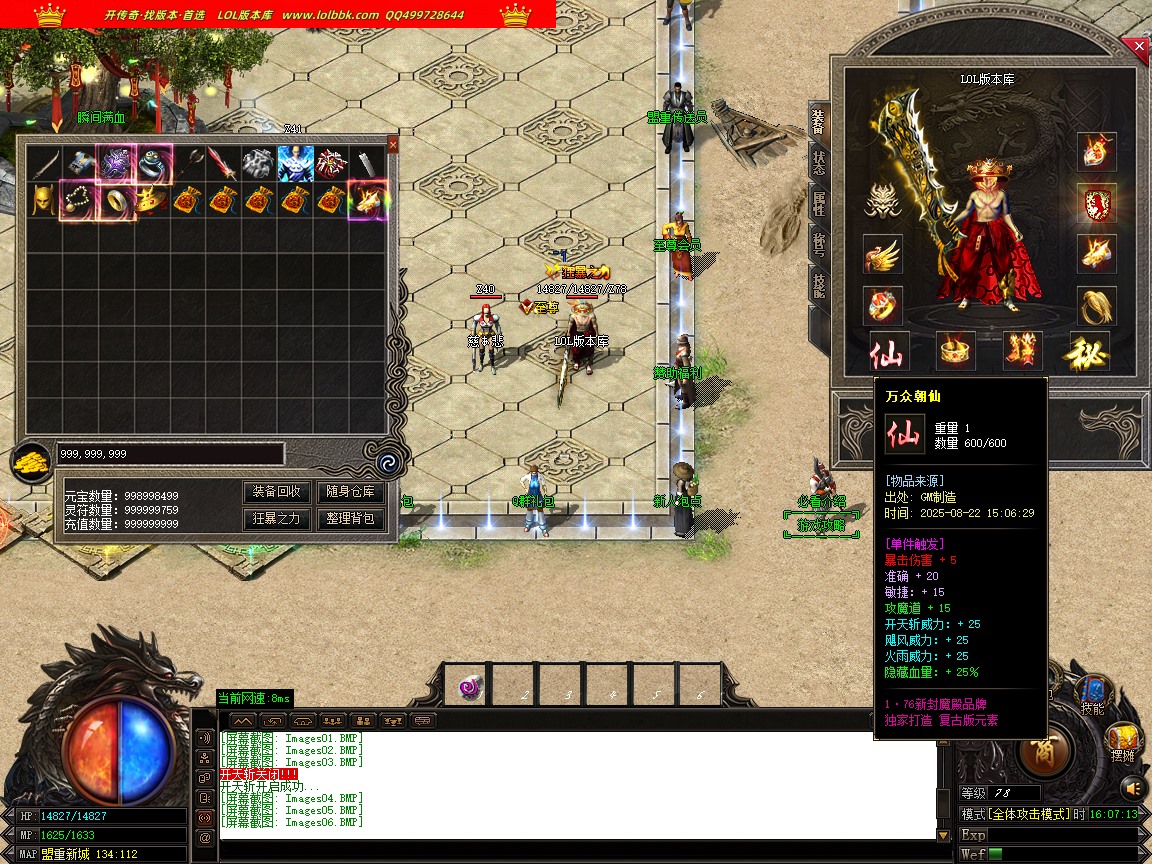Open the 技能 skills button

click(x=1092, y=695)
